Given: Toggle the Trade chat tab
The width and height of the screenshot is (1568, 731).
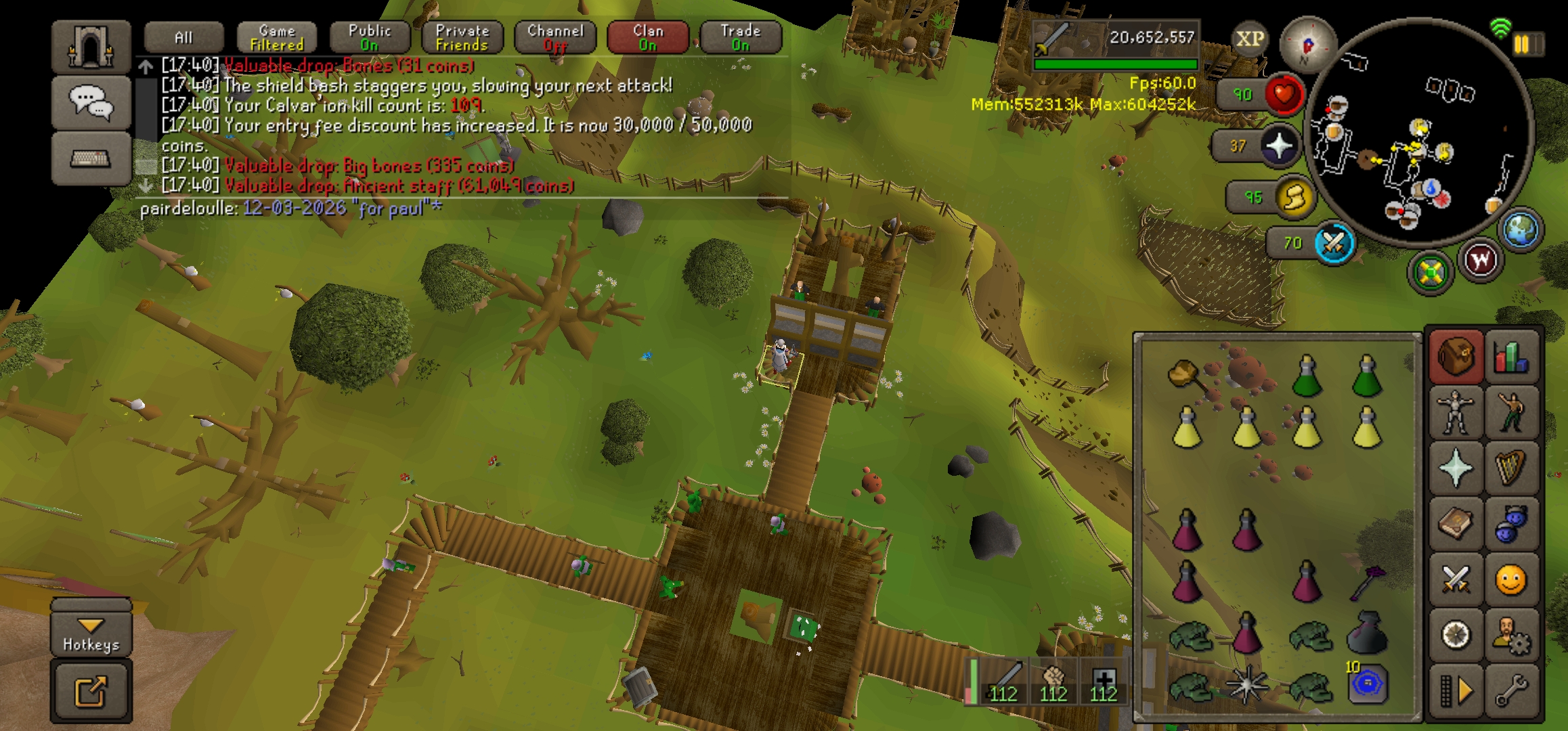Looking at the screenshot, I should click(x=741, y=37).
